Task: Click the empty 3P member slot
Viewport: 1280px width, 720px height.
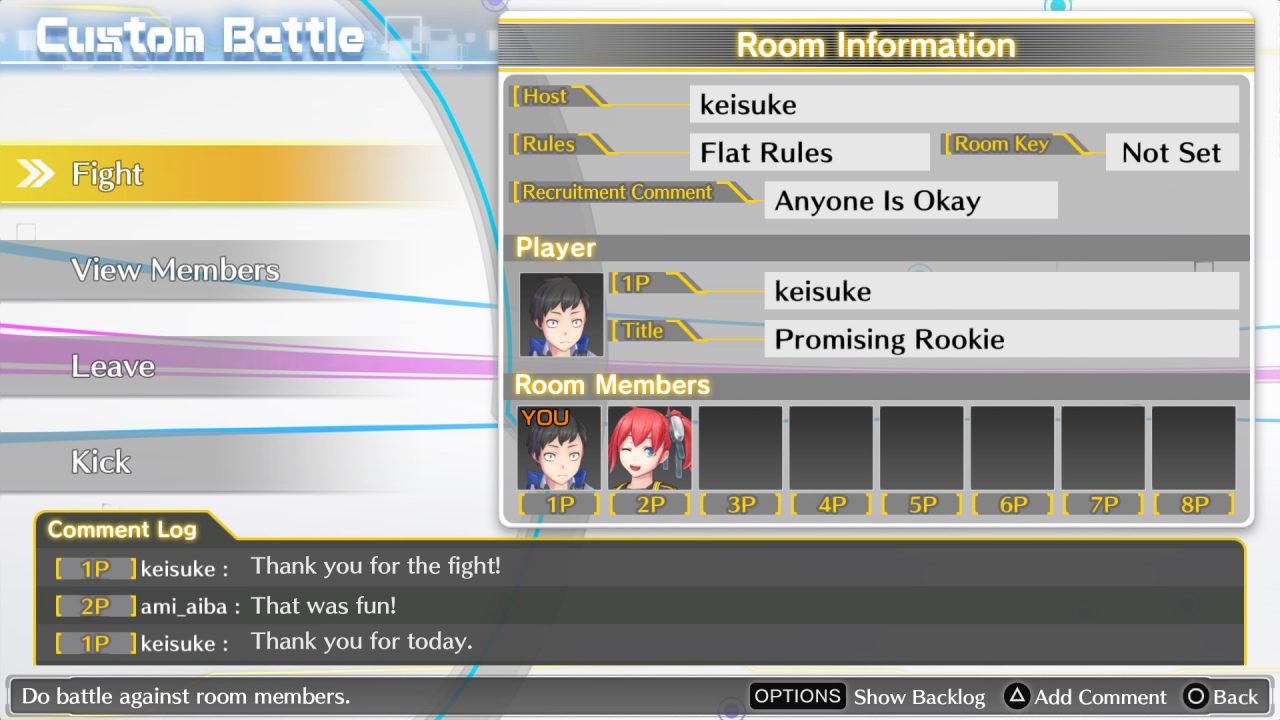Action: pos(741,447)
